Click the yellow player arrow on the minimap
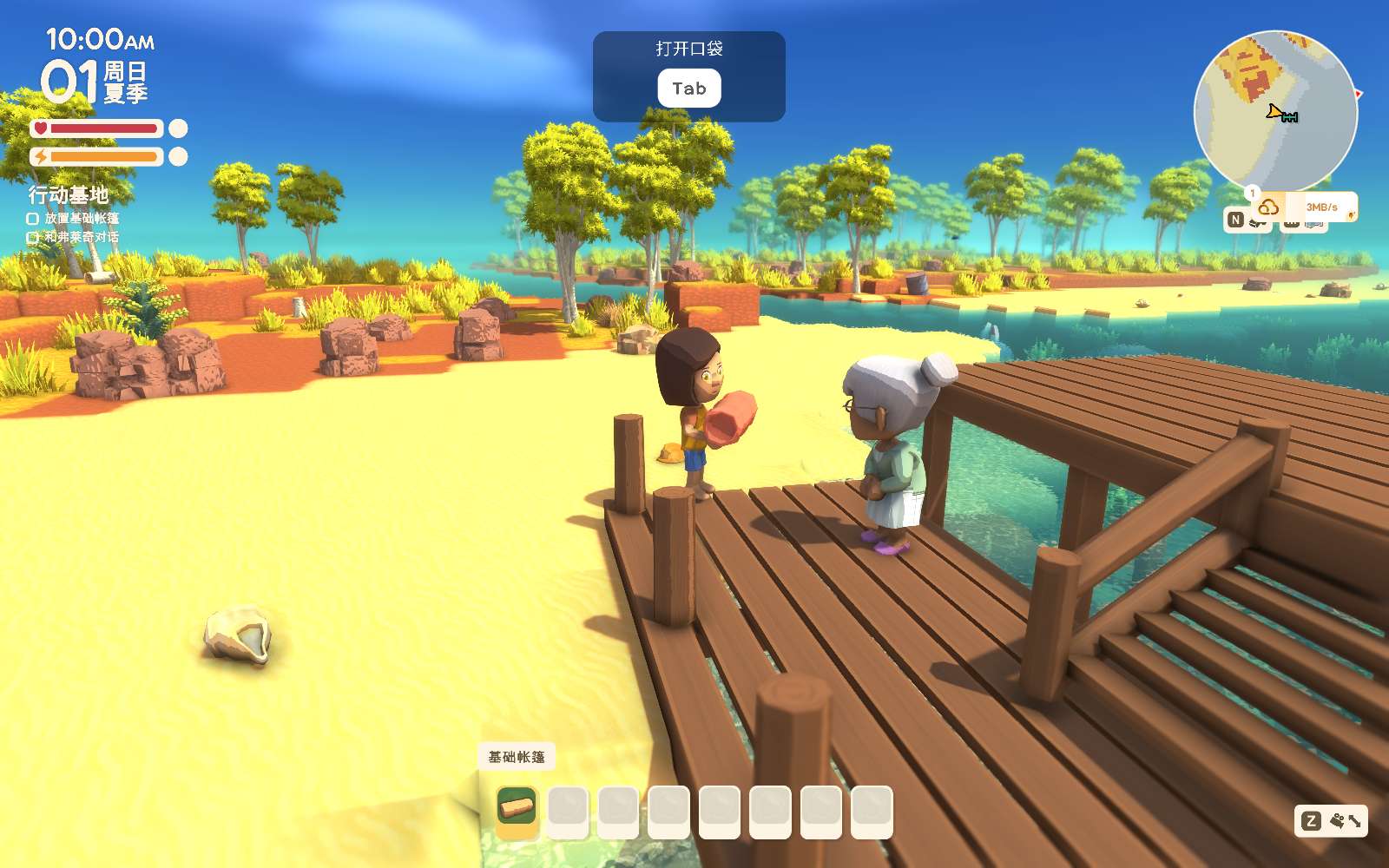 pyautogui.click(x=1274, y=112)
